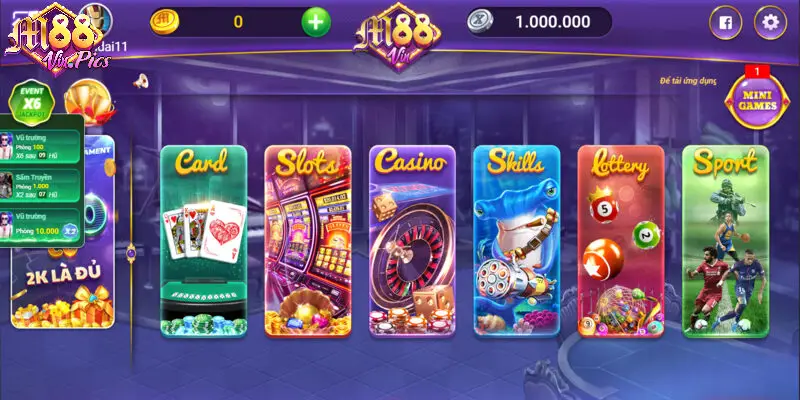Select the Lottery category tile

click(620, 240)
